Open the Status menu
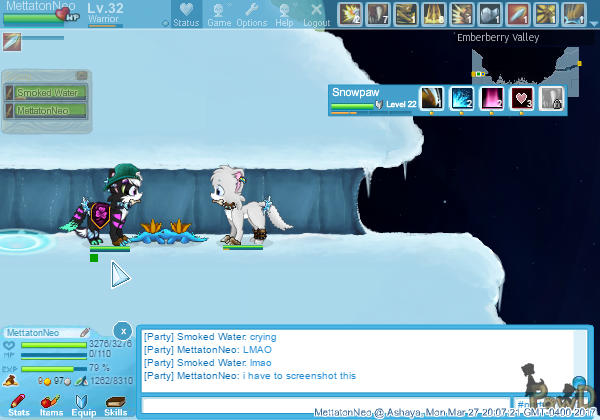 (185, 14)
